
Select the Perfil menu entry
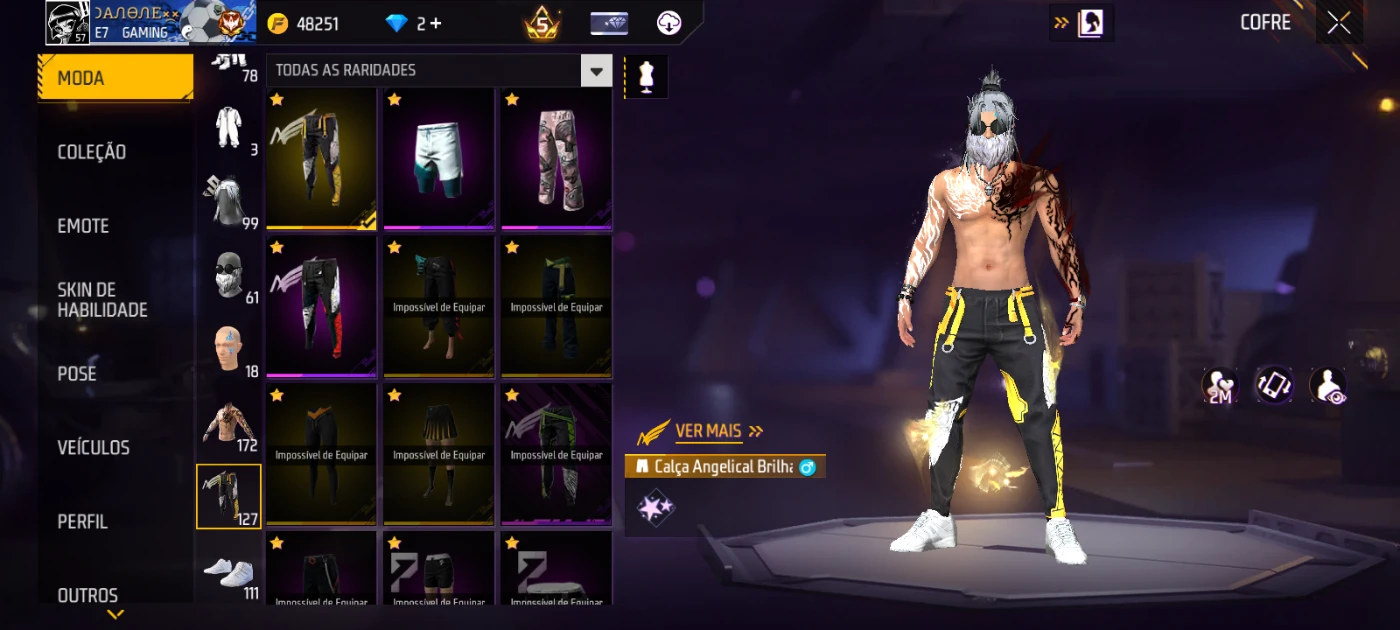point(83,521)
